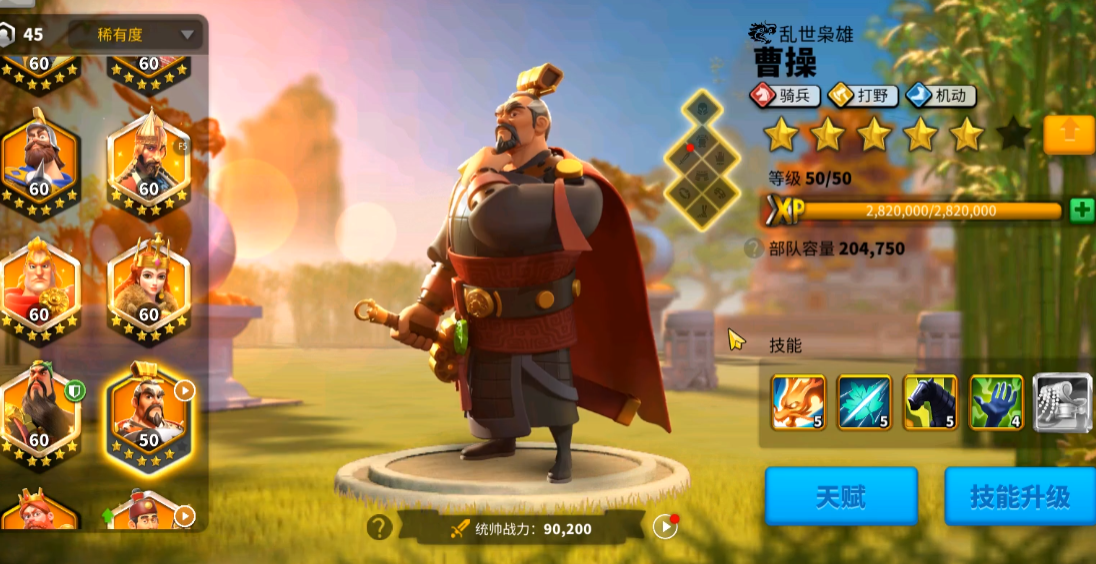Click the question mark beside 统帅战力

pos(379,527)
